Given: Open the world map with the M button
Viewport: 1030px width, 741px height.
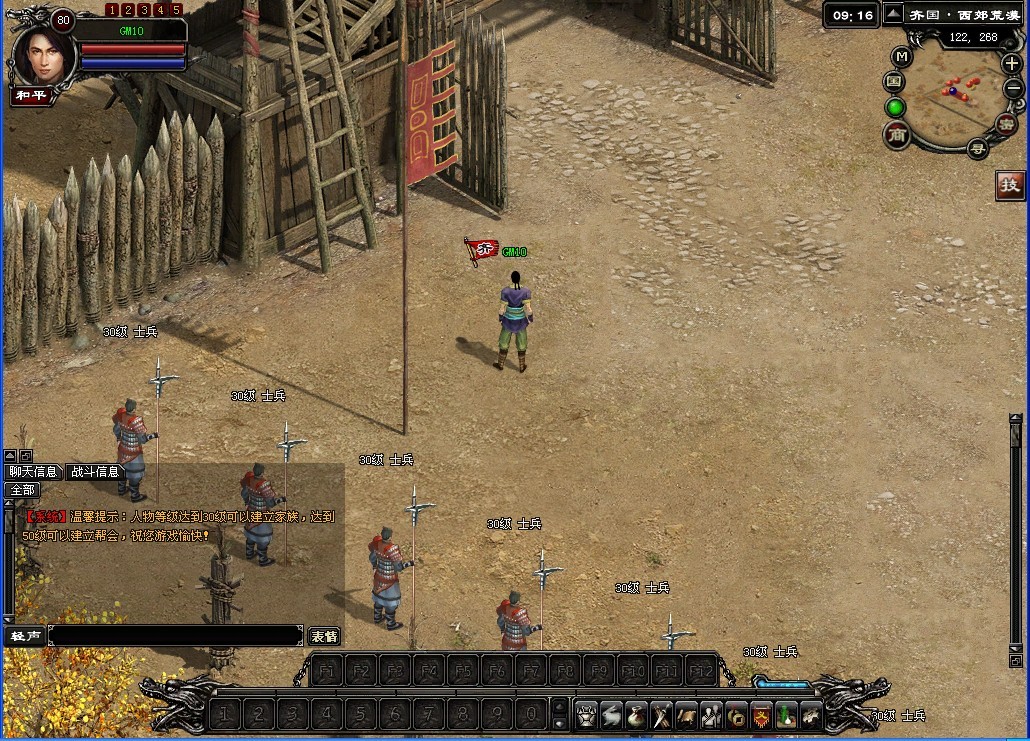Looking at the screenshot, I should [902, 57].
